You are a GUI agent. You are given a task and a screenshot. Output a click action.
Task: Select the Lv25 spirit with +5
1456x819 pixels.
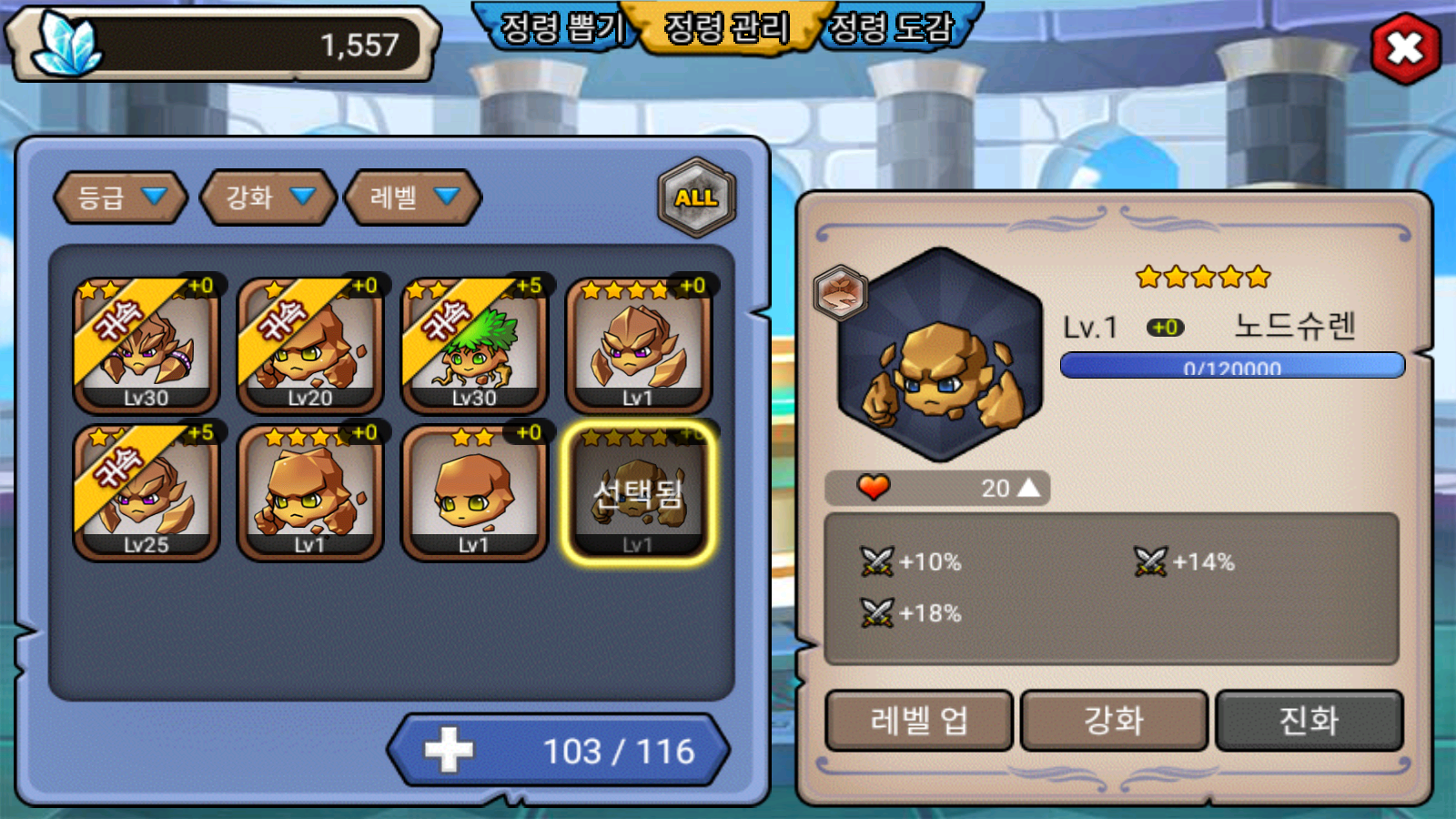[x=147, y=492]
